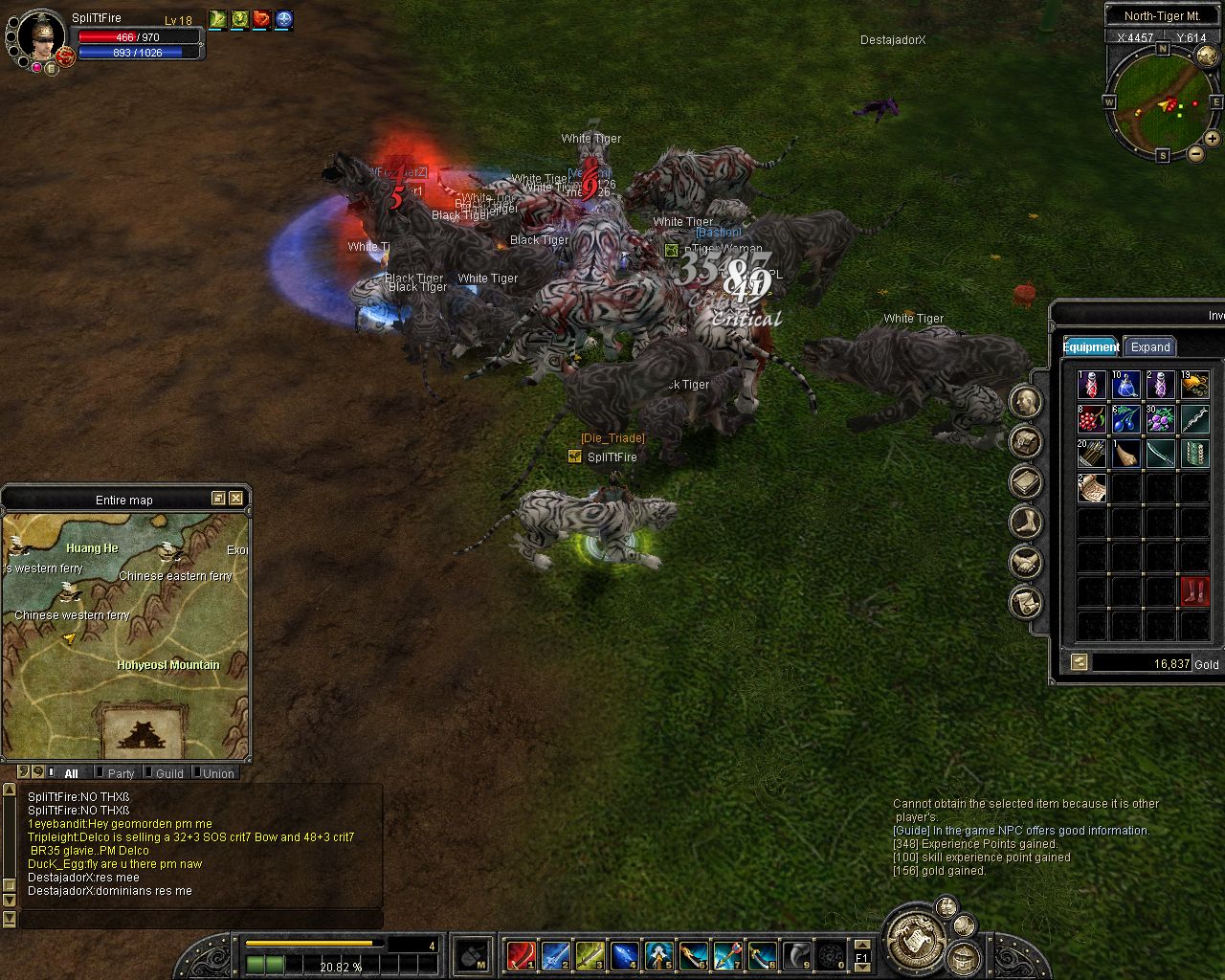Select the Equipment tab in the inventory

click(x=1090, y=347)
